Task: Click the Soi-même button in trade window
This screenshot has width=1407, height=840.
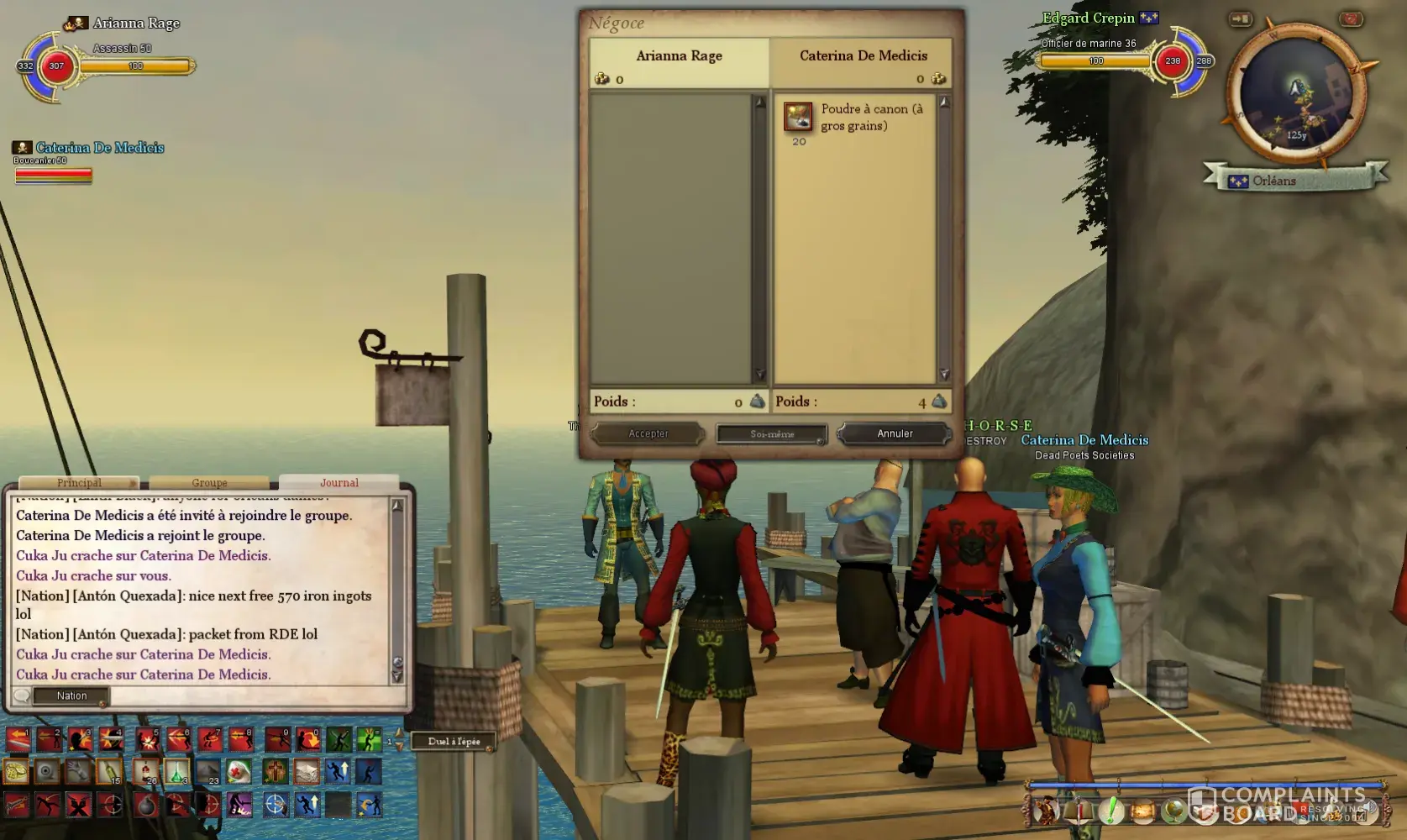Action: point(771,433)
